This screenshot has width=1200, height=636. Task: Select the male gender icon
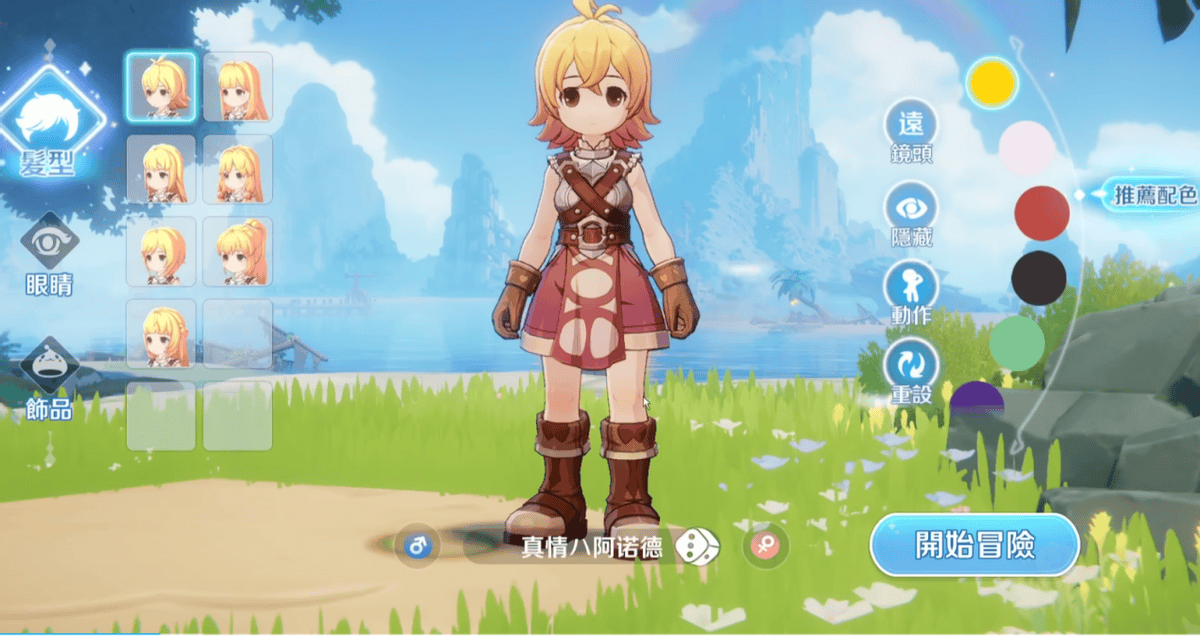[417, 546]
